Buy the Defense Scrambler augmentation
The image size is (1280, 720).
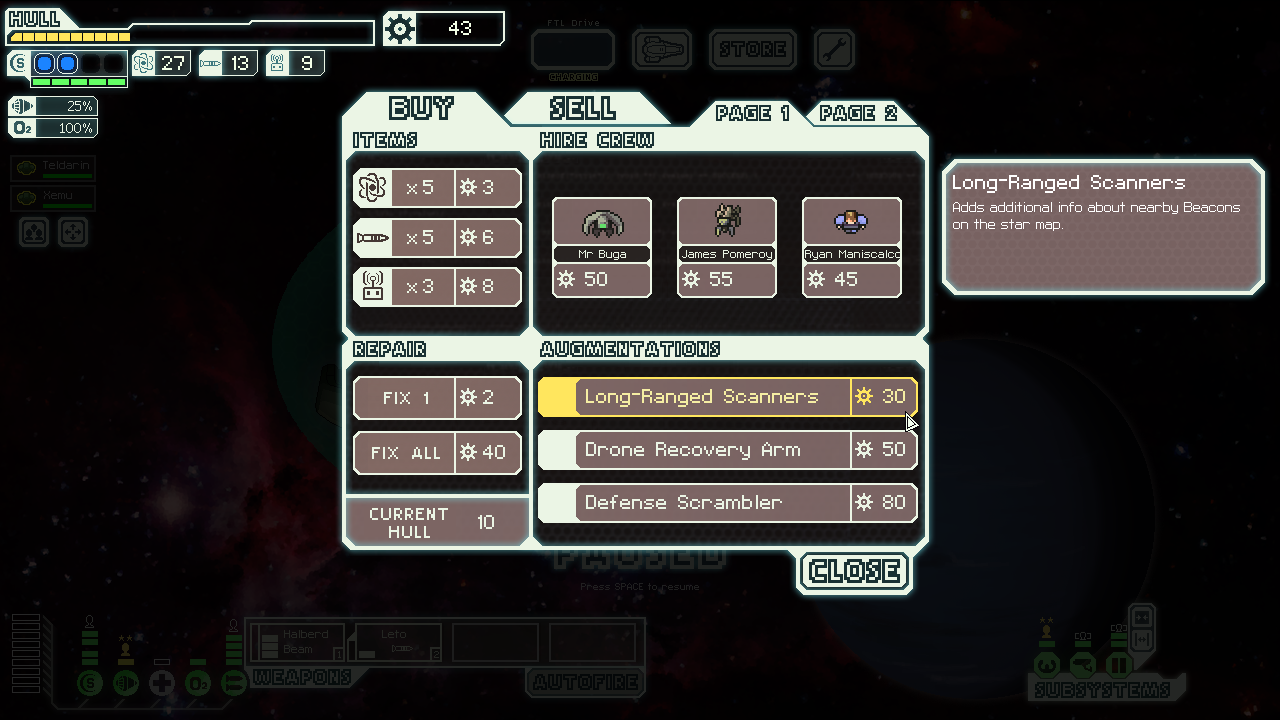tap(728, 503)
